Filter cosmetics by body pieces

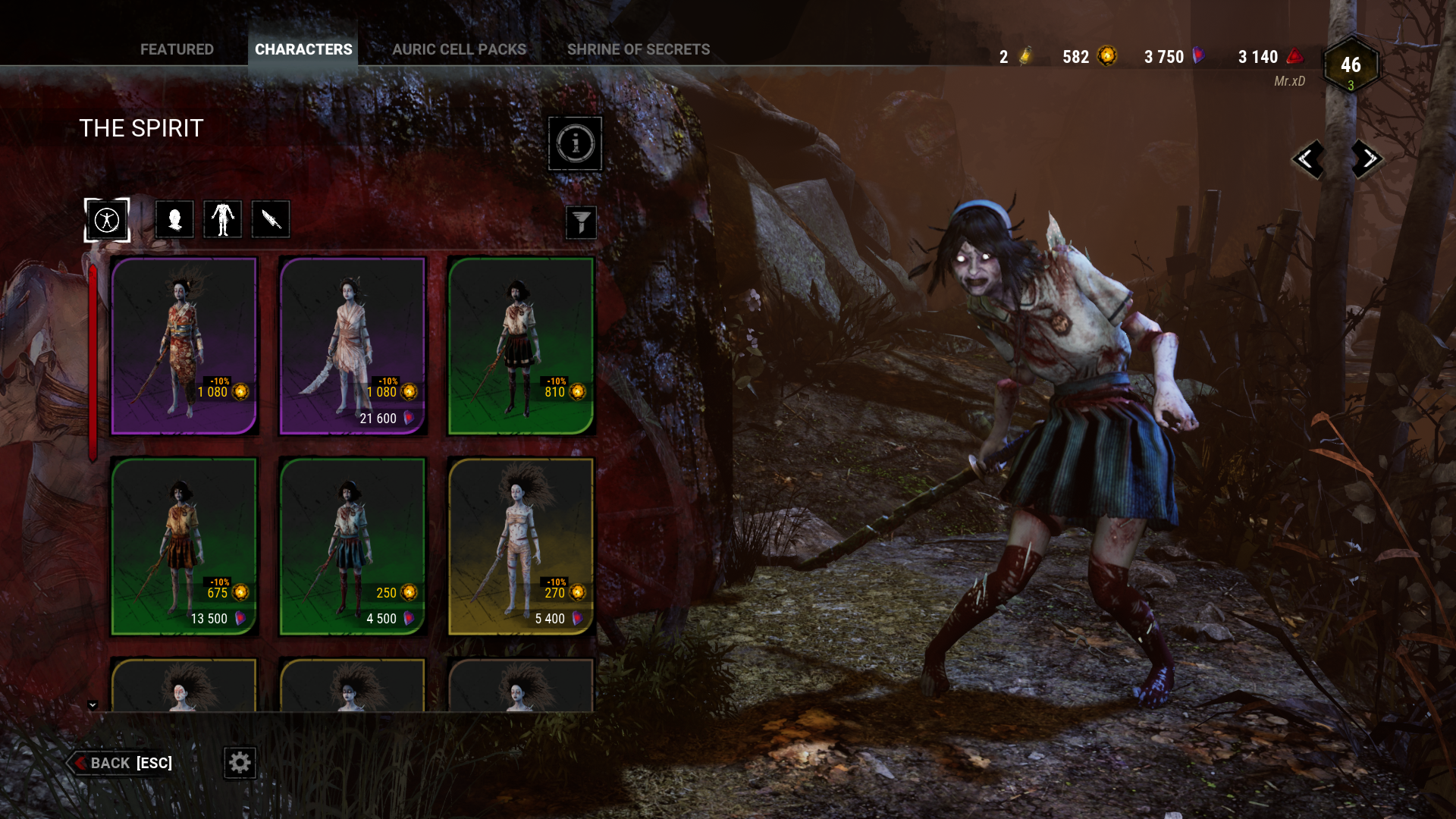[222, 220]
